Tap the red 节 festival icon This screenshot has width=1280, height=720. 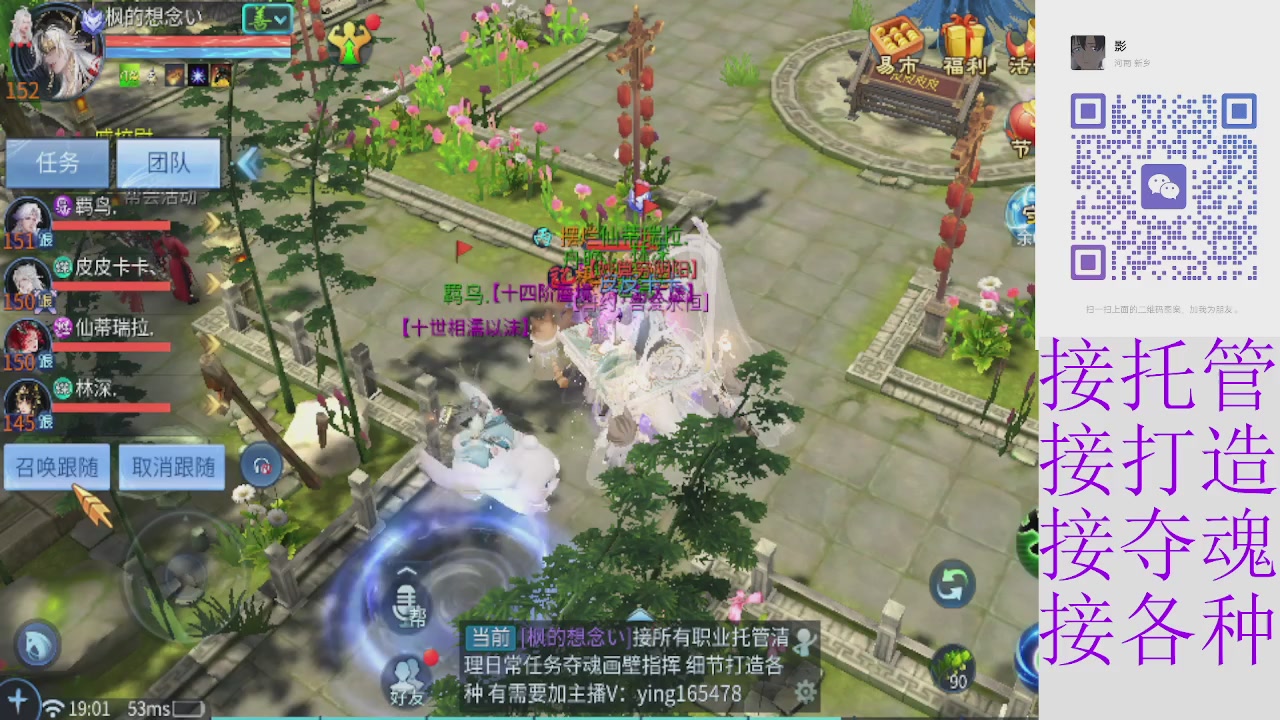[x=1023, y=123]
